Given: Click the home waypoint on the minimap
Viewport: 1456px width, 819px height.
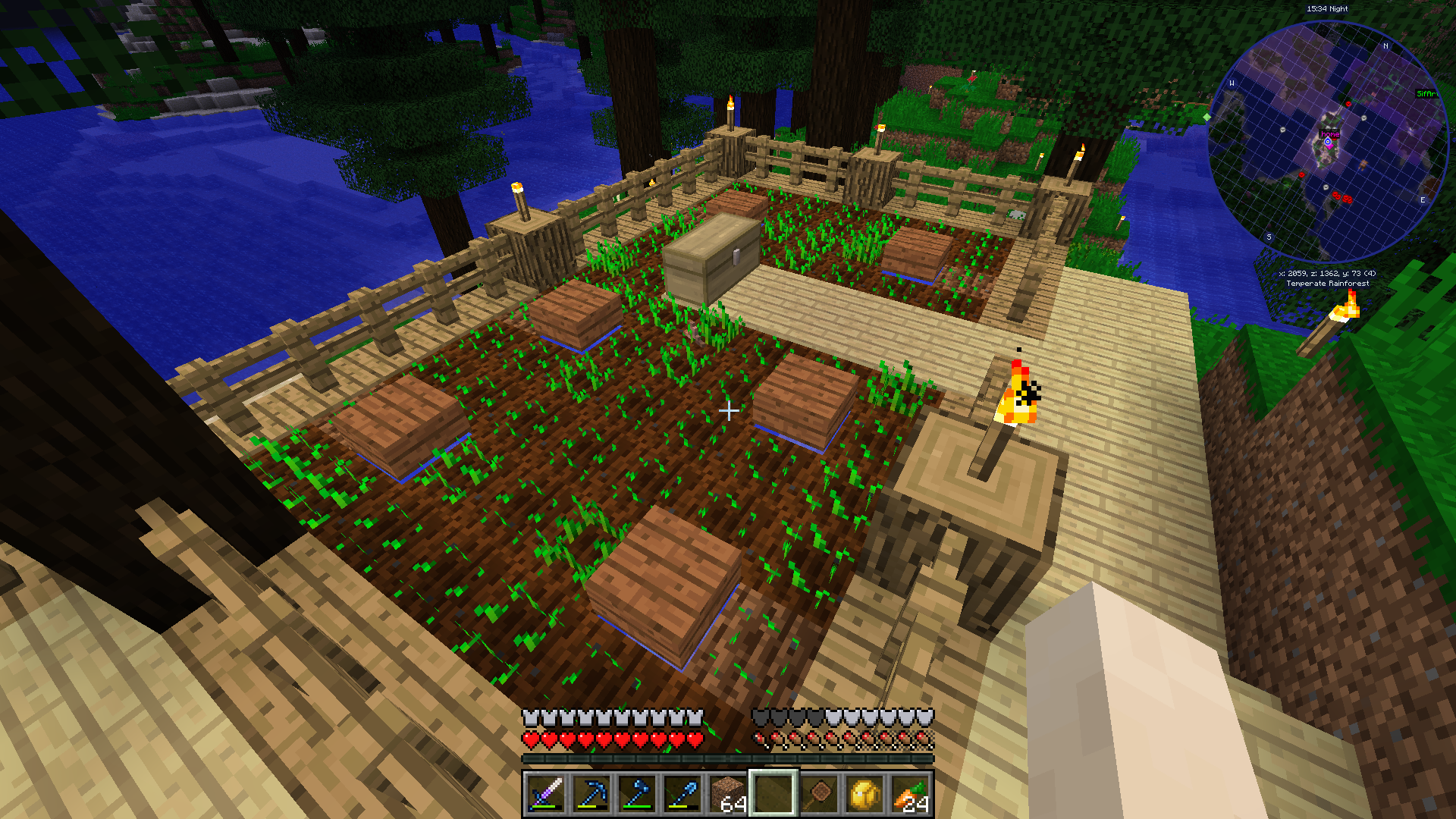Looking at the screenshot, I should click(1328, 141).
